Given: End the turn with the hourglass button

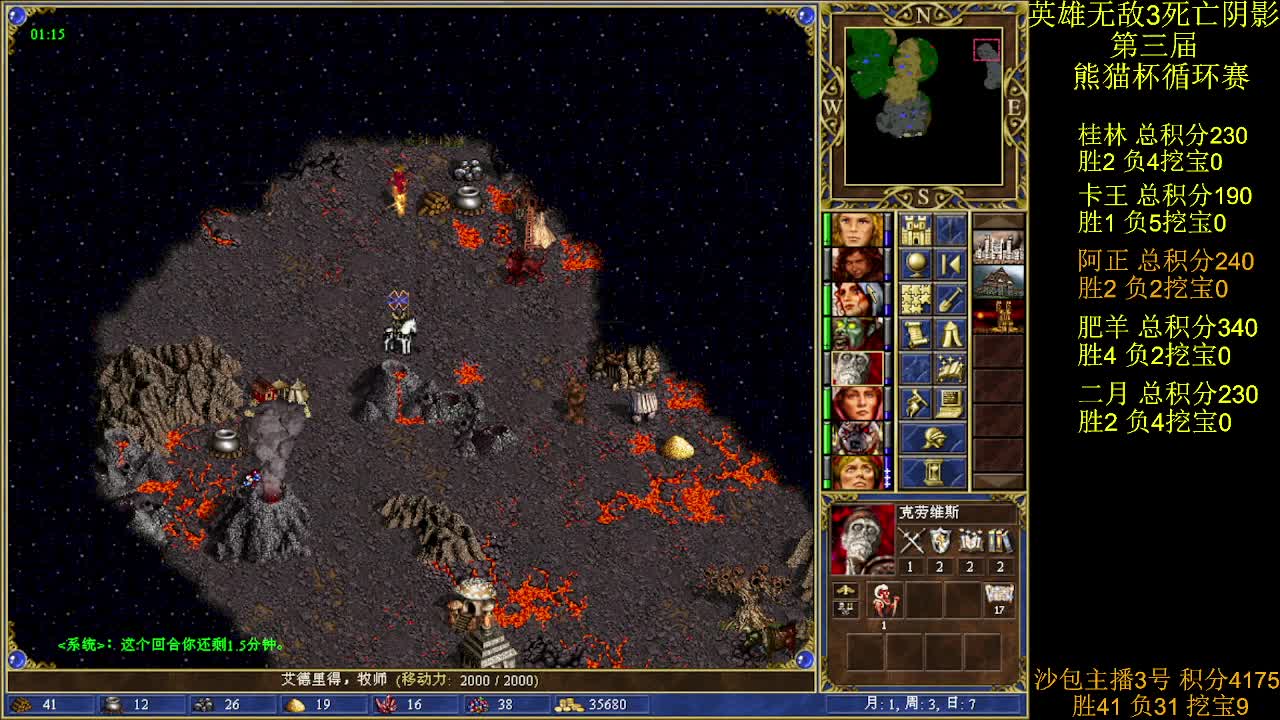Looking at the screenshot, I should (x=933, y=472).
